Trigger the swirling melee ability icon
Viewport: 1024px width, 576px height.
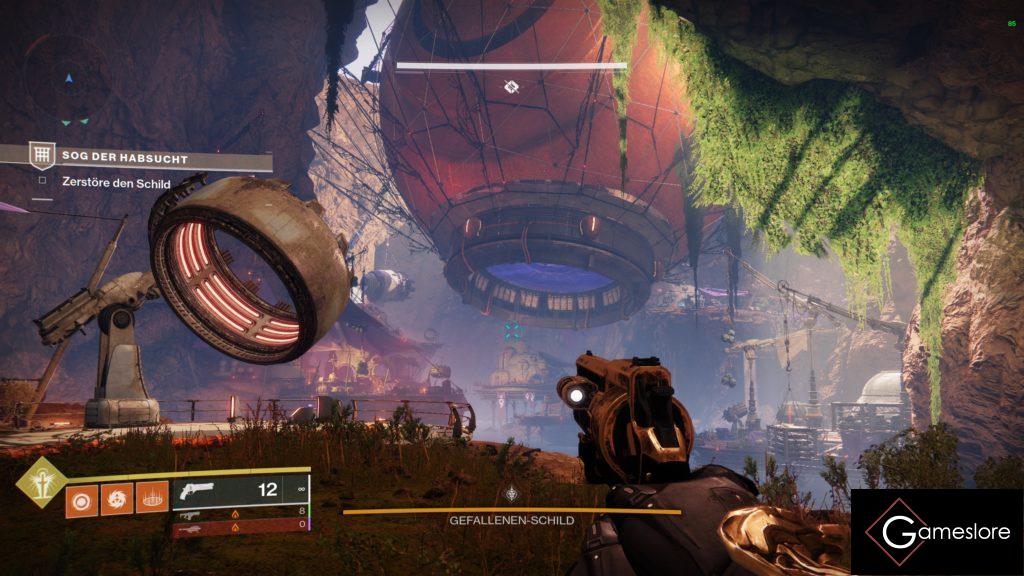click(x=115, y=497)
